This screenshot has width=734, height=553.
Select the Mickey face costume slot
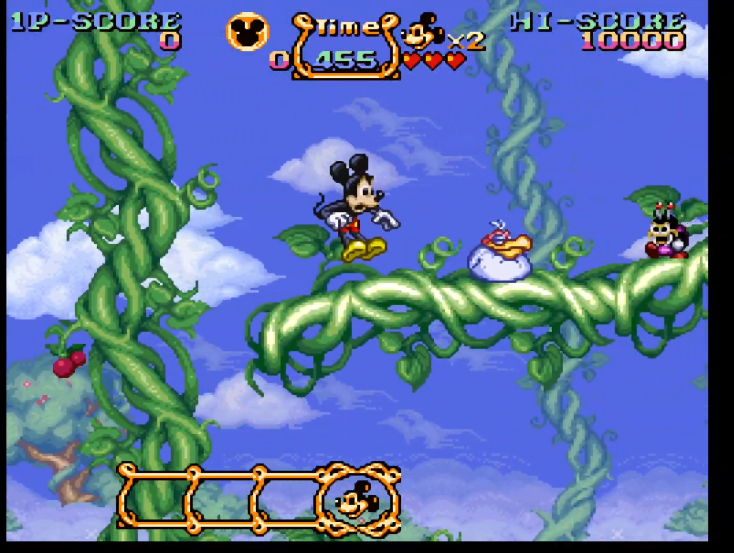point(357,498)
